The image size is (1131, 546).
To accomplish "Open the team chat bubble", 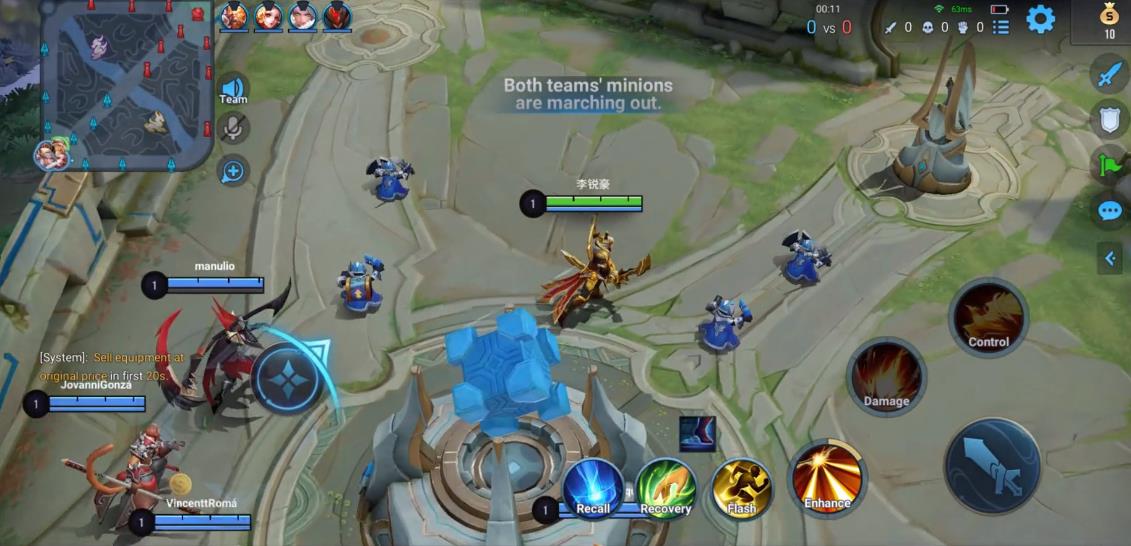I will [1110, 211].
